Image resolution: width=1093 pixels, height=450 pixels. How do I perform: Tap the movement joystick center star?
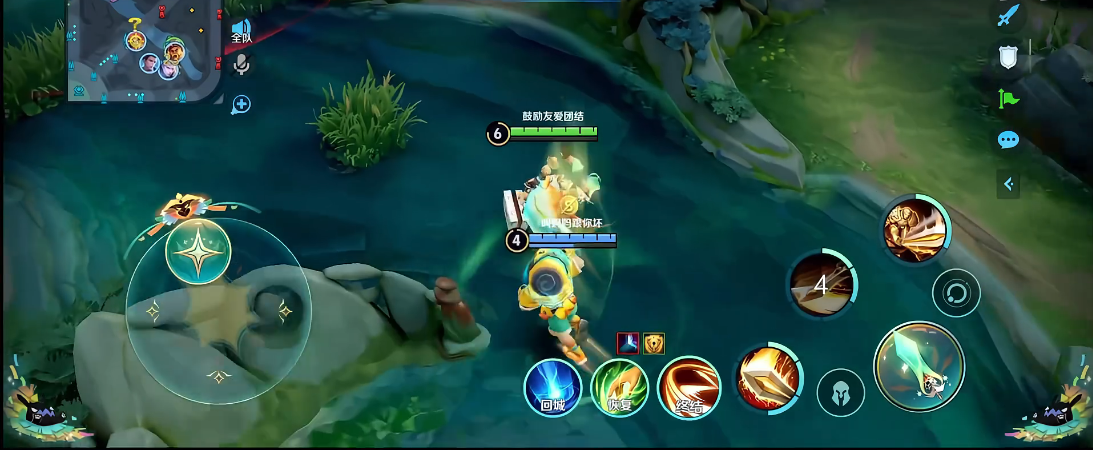[198, 251]
